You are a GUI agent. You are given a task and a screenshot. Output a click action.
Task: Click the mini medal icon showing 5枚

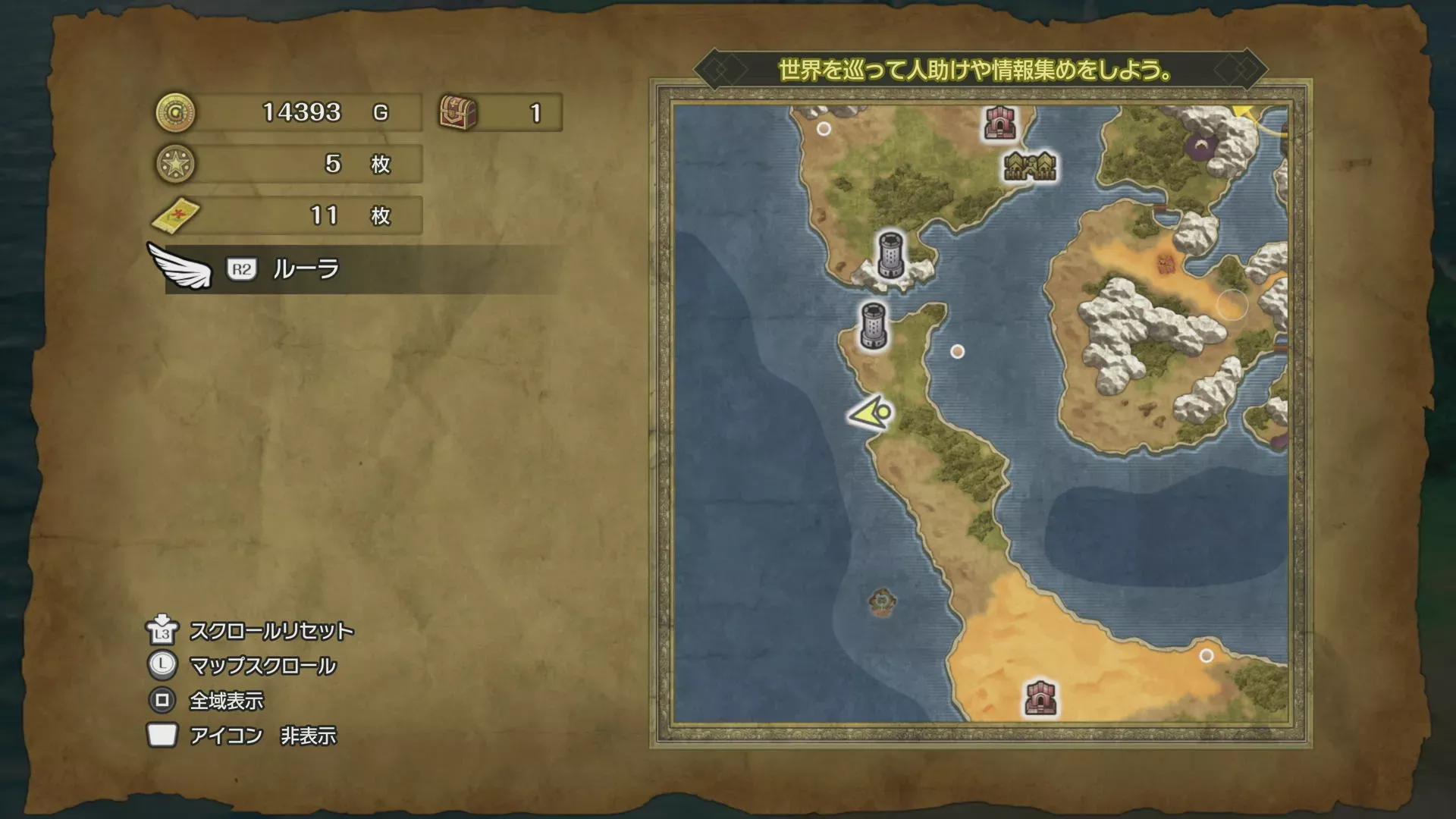176,163
